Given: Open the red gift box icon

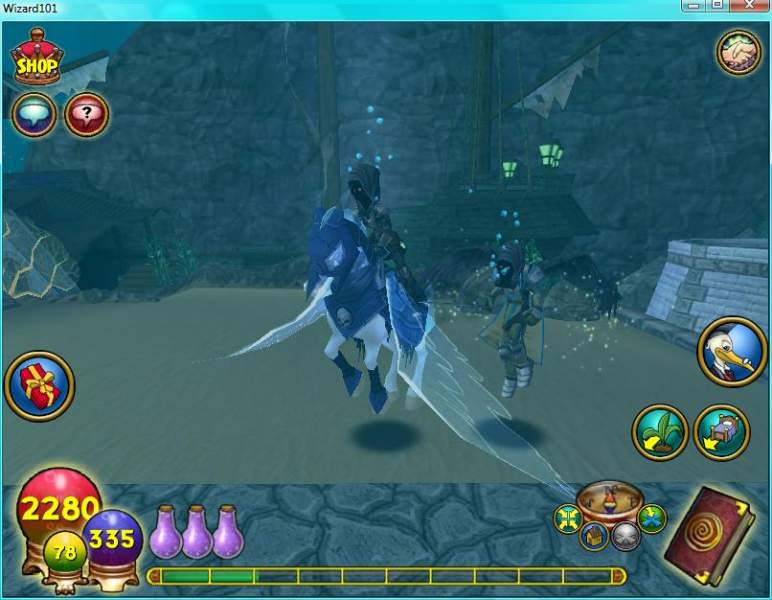Looking at the screenshot, I should 38,385.
